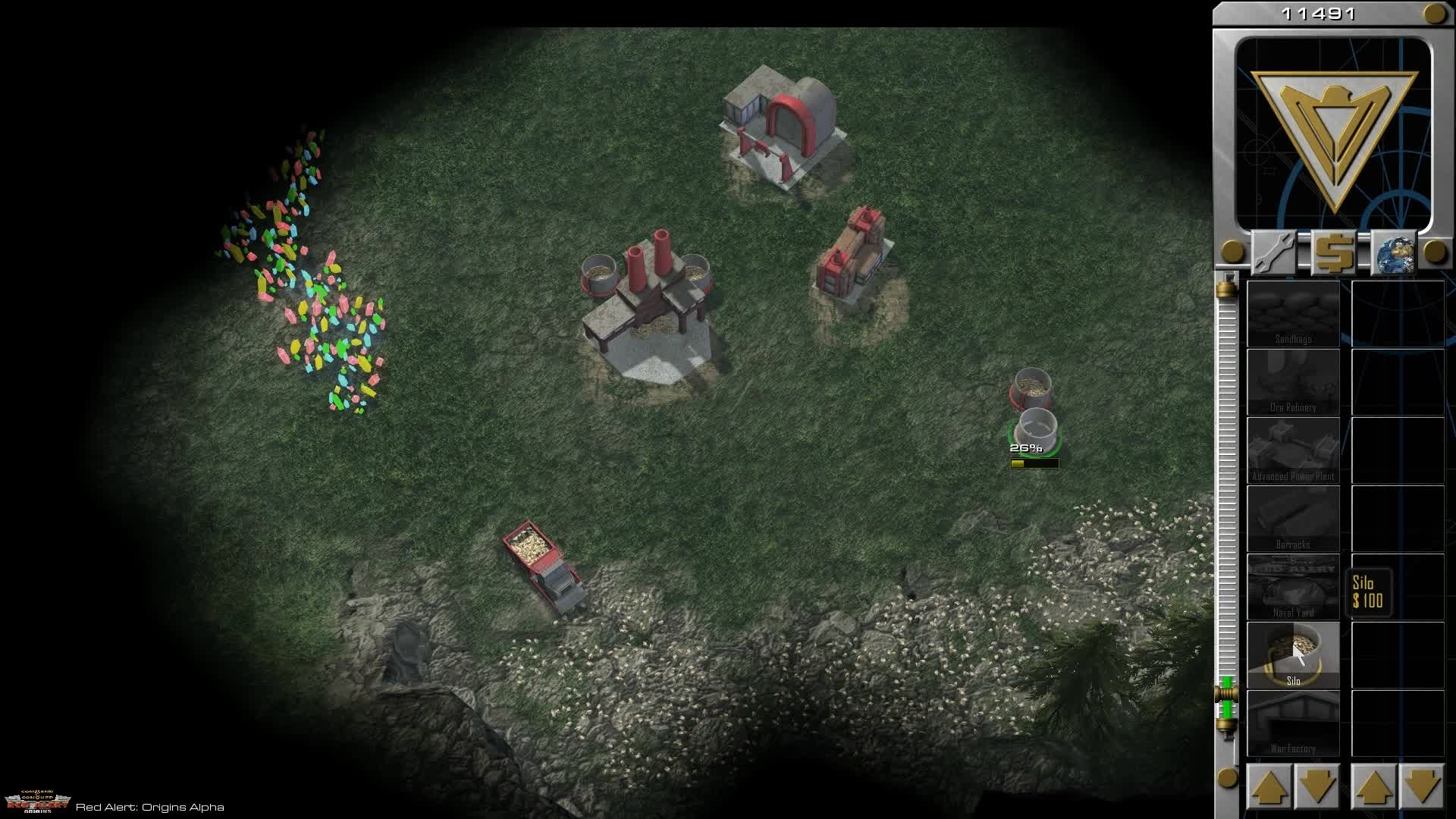The image size is (1456, 819).
Task: Select the War Factory build icon
Action: (1293, 720)
